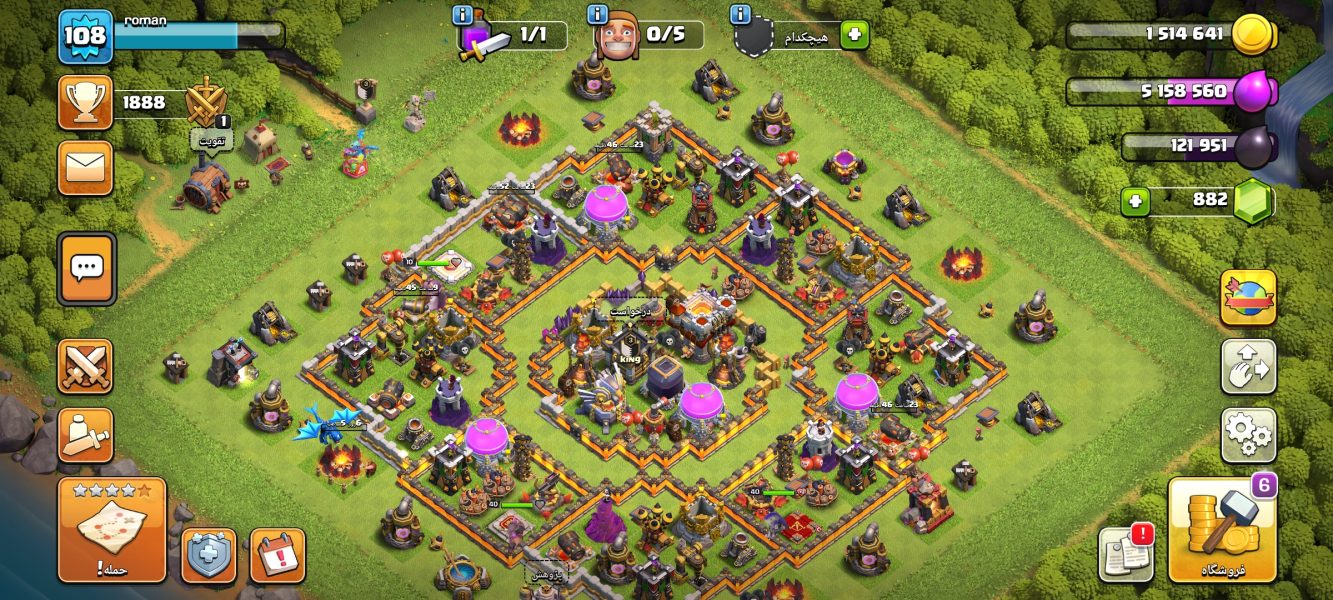Screen dimensions: 1333x600
Task: Show info for the shield status
Action: pos(741,15)
